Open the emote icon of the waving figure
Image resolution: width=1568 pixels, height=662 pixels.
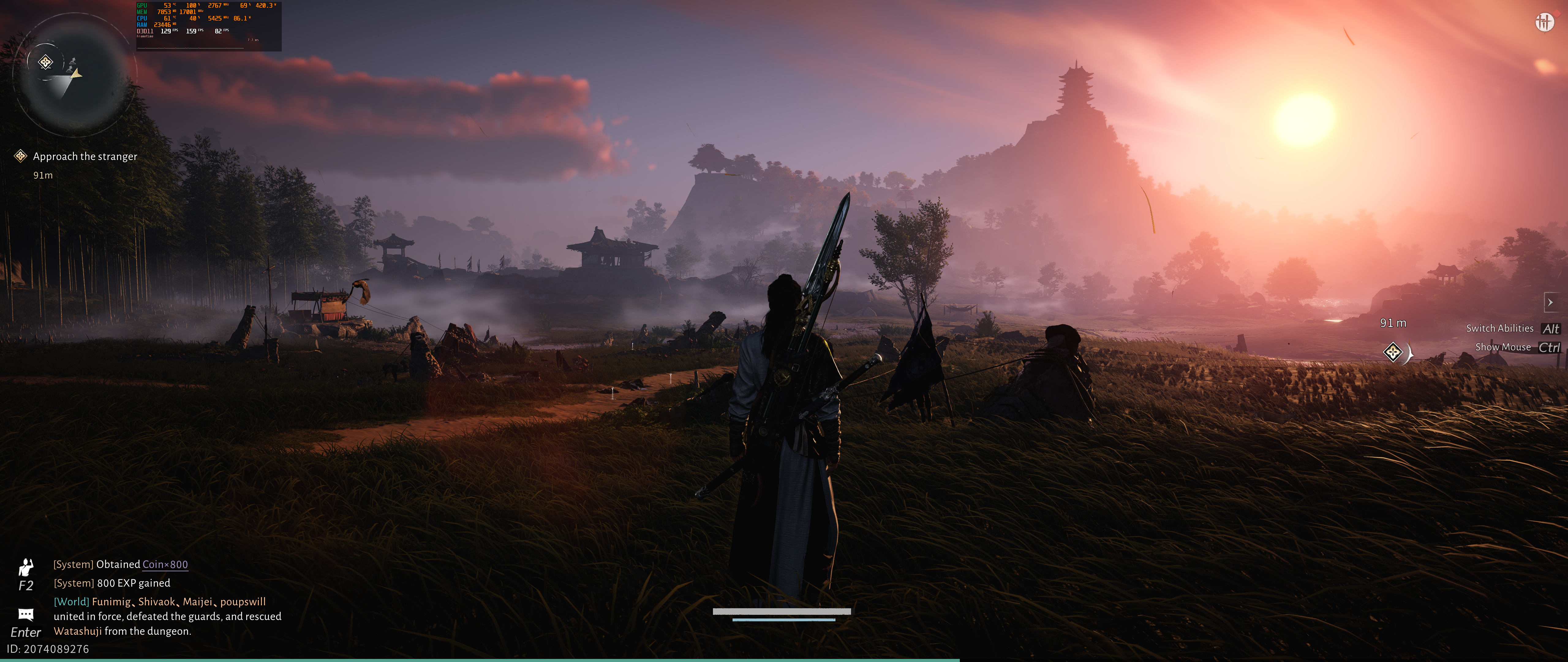coord(25,567)
